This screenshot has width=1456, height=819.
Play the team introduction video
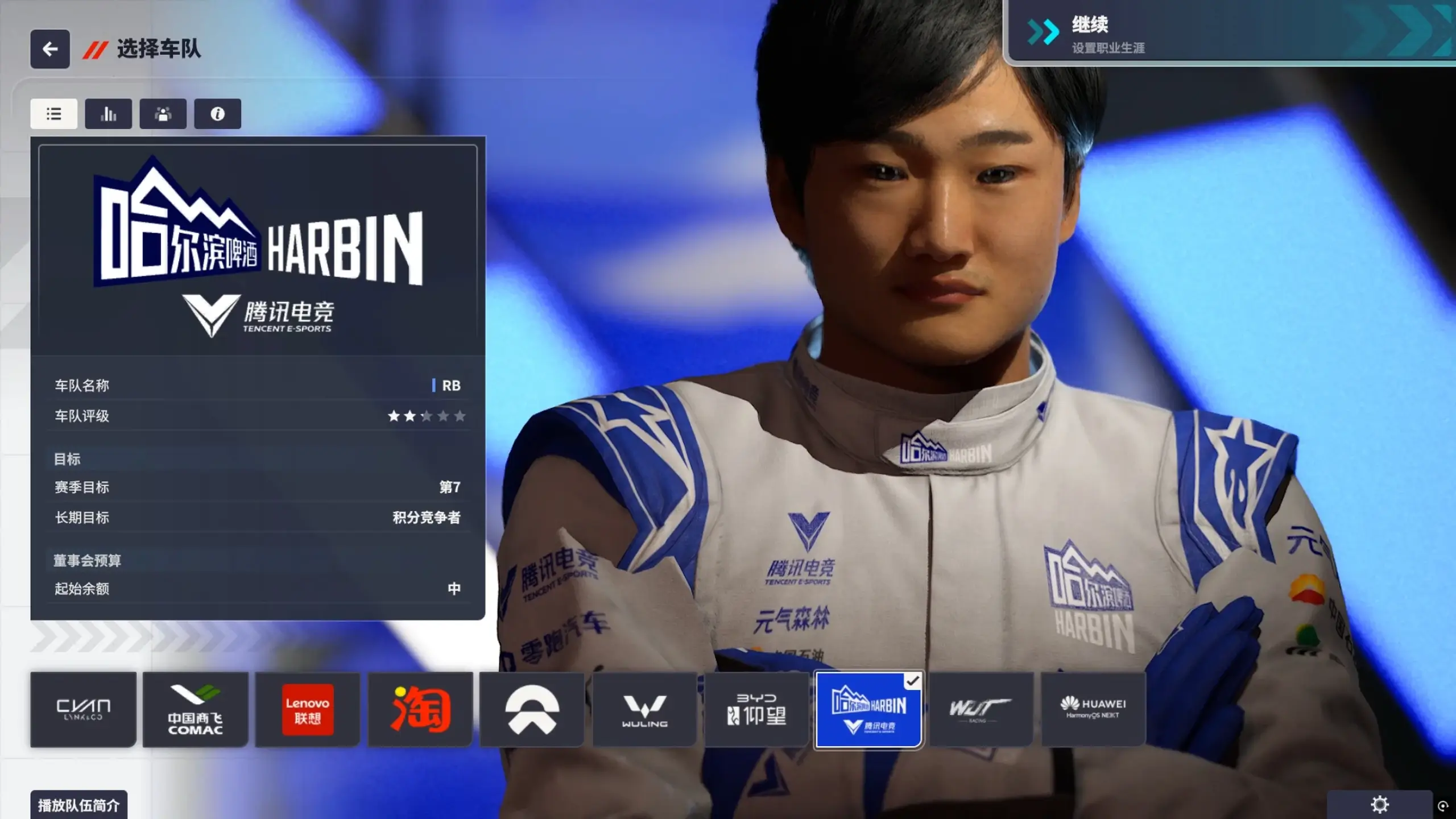(x=78, y=805)
